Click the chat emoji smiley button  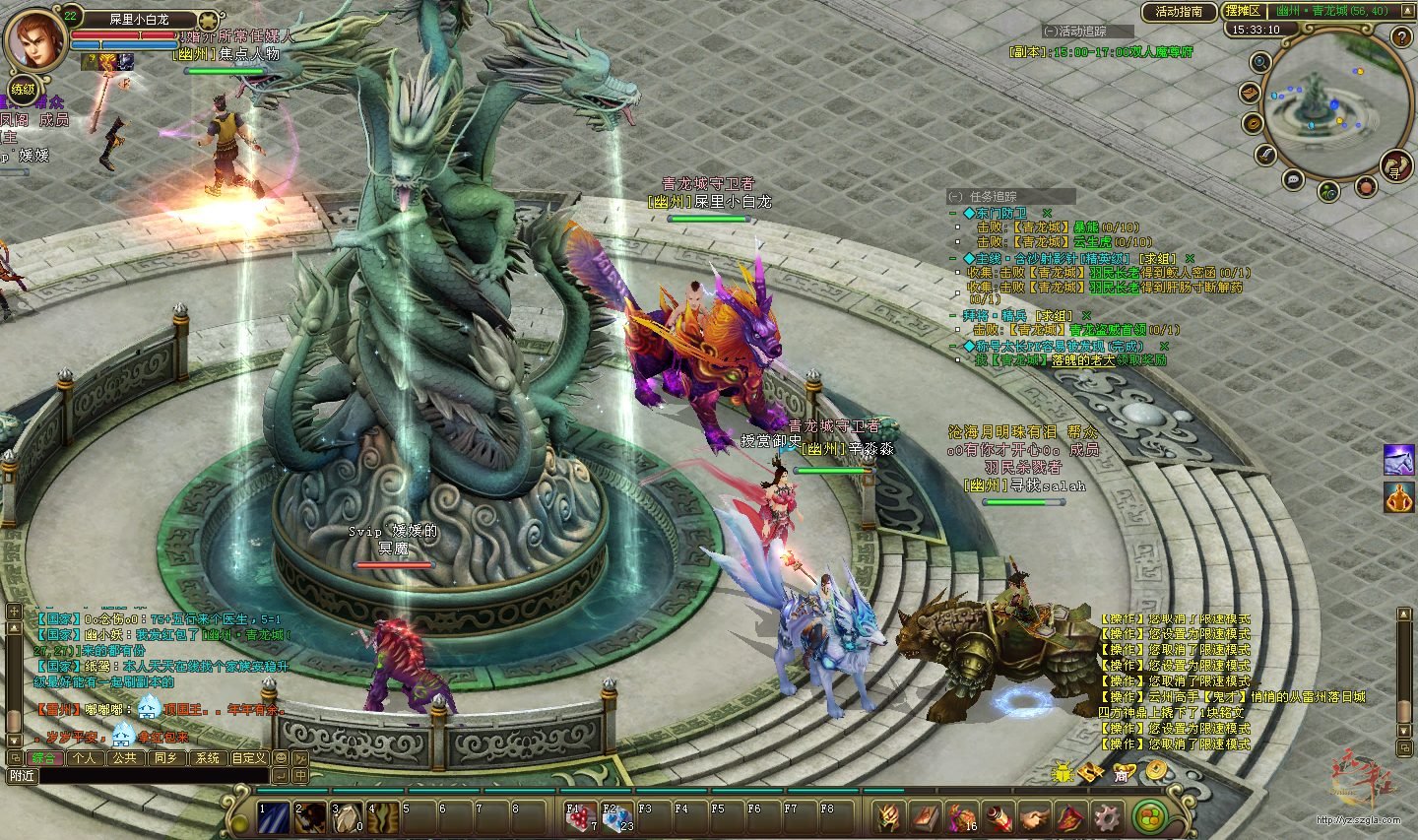coord(281,758)
